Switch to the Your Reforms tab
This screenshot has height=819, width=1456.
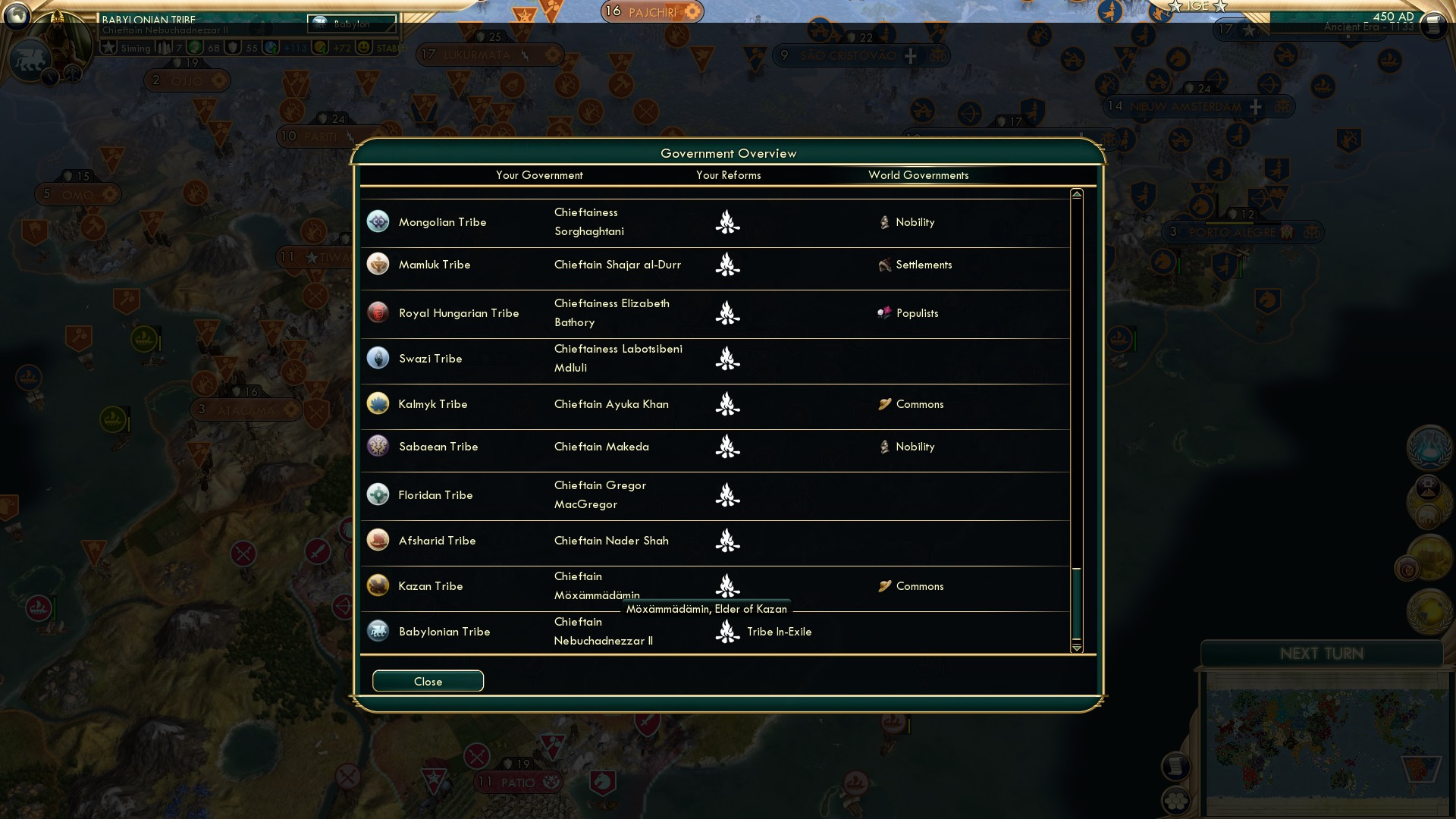pyautogui.click(x=728, y=175)
